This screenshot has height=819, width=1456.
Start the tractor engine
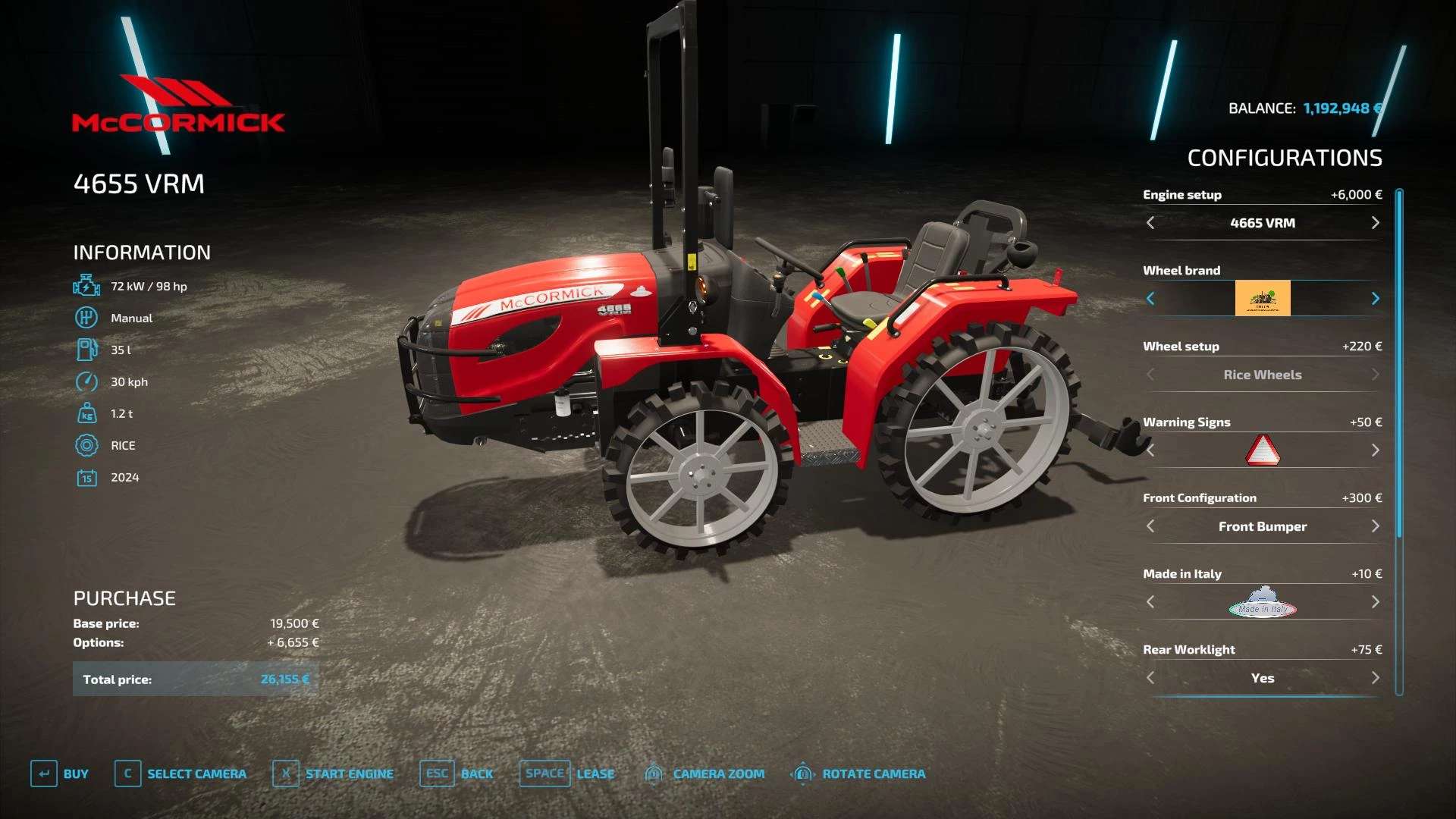point(333,773)
